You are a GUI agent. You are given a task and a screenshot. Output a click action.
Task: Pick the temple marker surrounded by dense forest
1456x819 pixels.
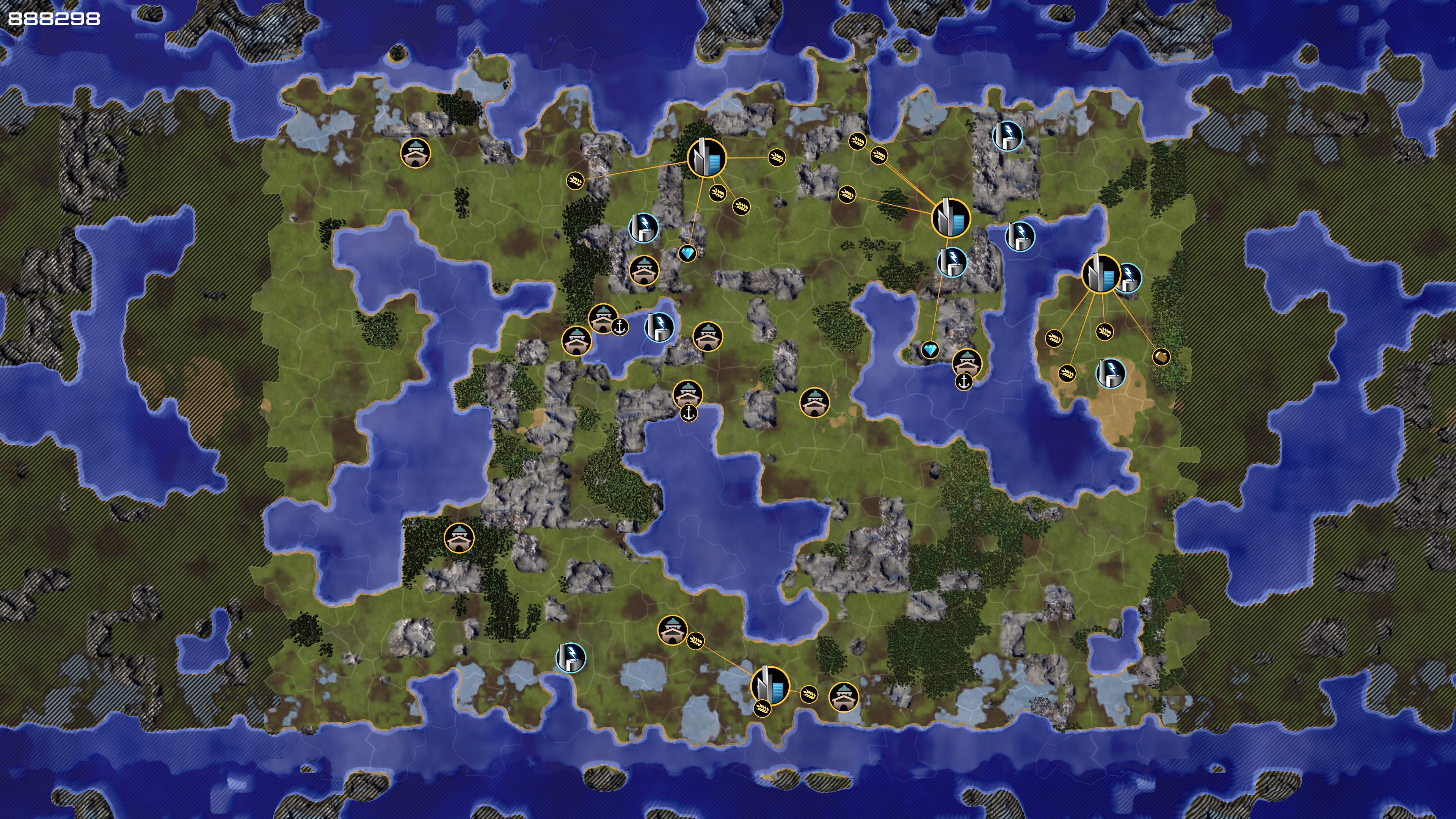459,538
